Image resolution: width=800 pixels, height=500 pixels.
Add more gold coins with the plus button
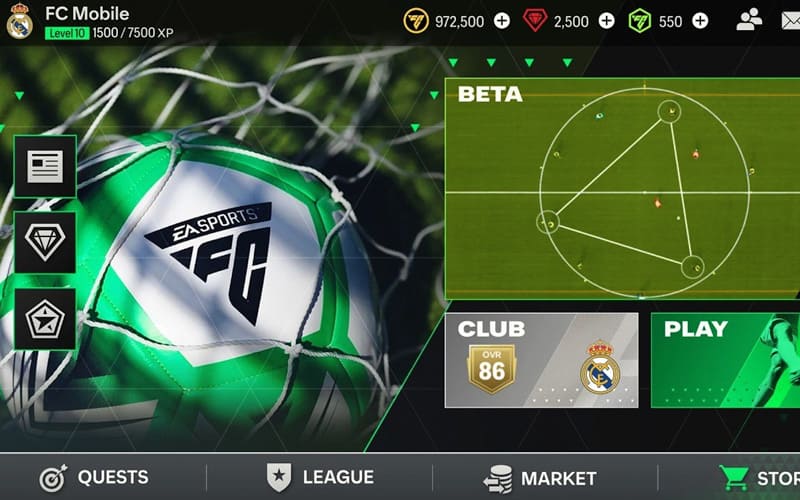502,21
